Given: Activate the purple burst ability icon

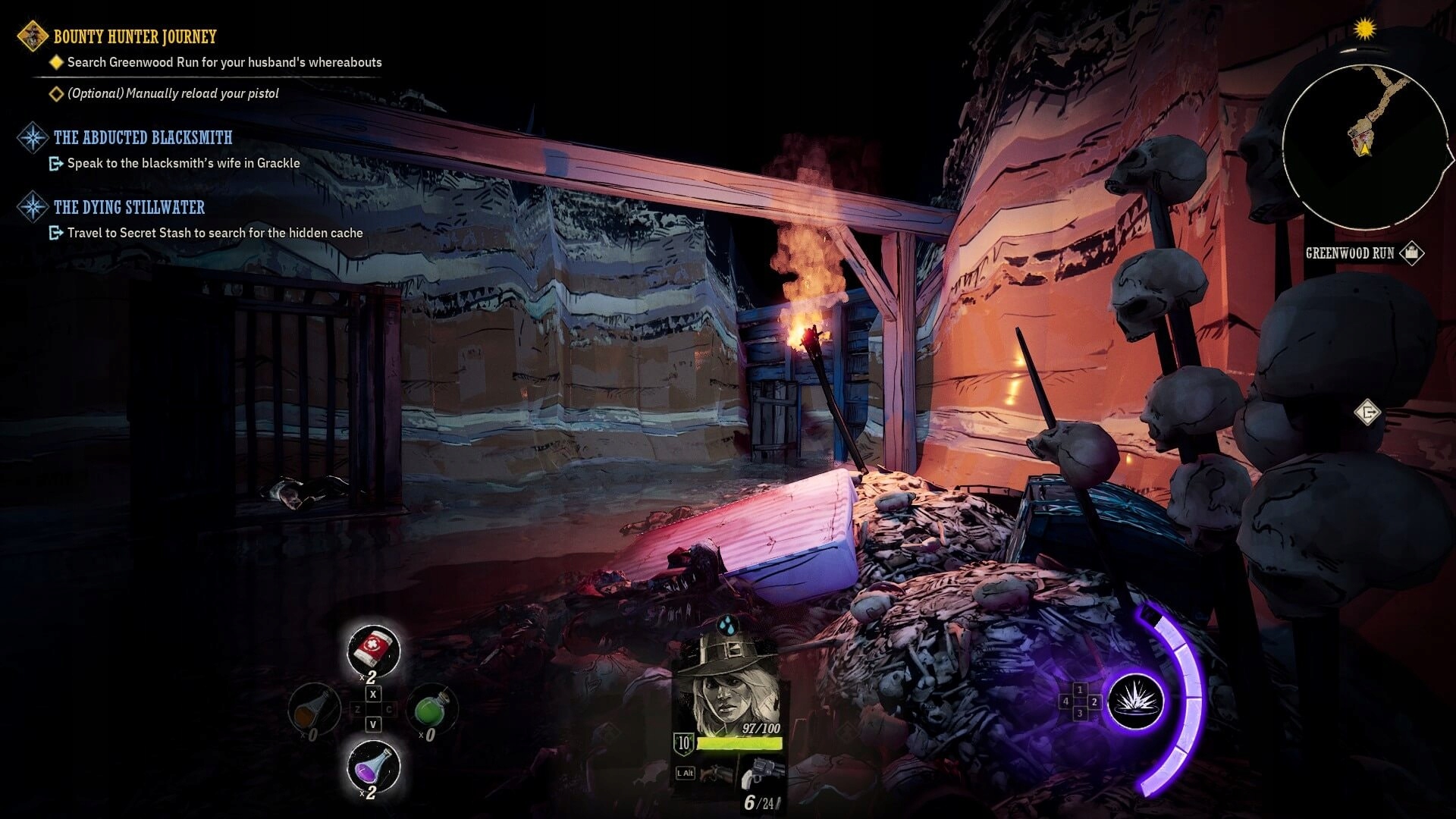Looking at the screenshot, I should [x=1135, y=701].
